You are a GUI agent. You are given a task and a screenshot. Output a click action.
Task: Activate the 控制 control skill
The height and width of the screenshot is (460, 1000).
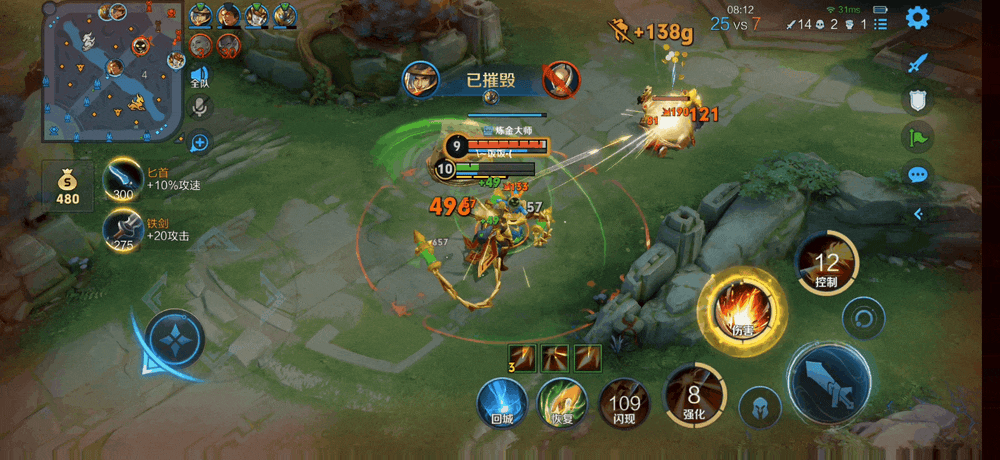pyautogui.click(x=826, y=264)
